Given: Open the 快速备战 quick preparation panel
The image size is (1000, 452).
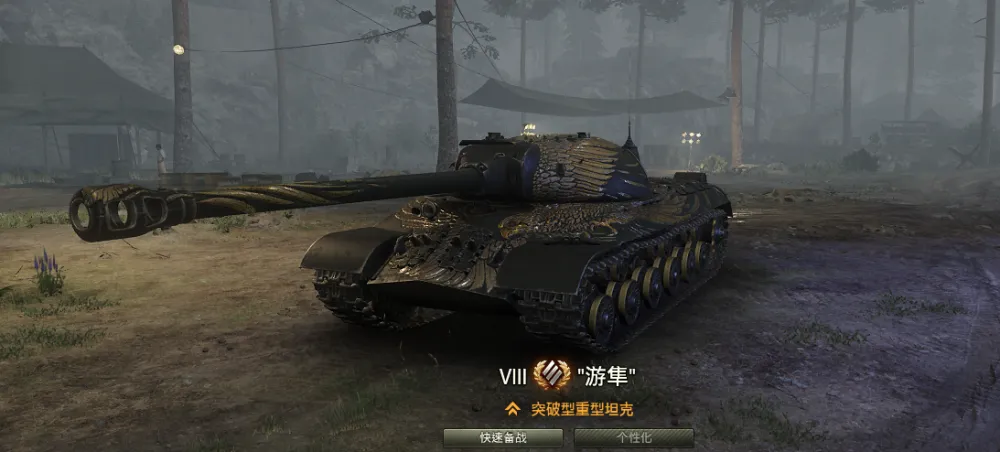Looking at the screenshot, I should [502, 438].
